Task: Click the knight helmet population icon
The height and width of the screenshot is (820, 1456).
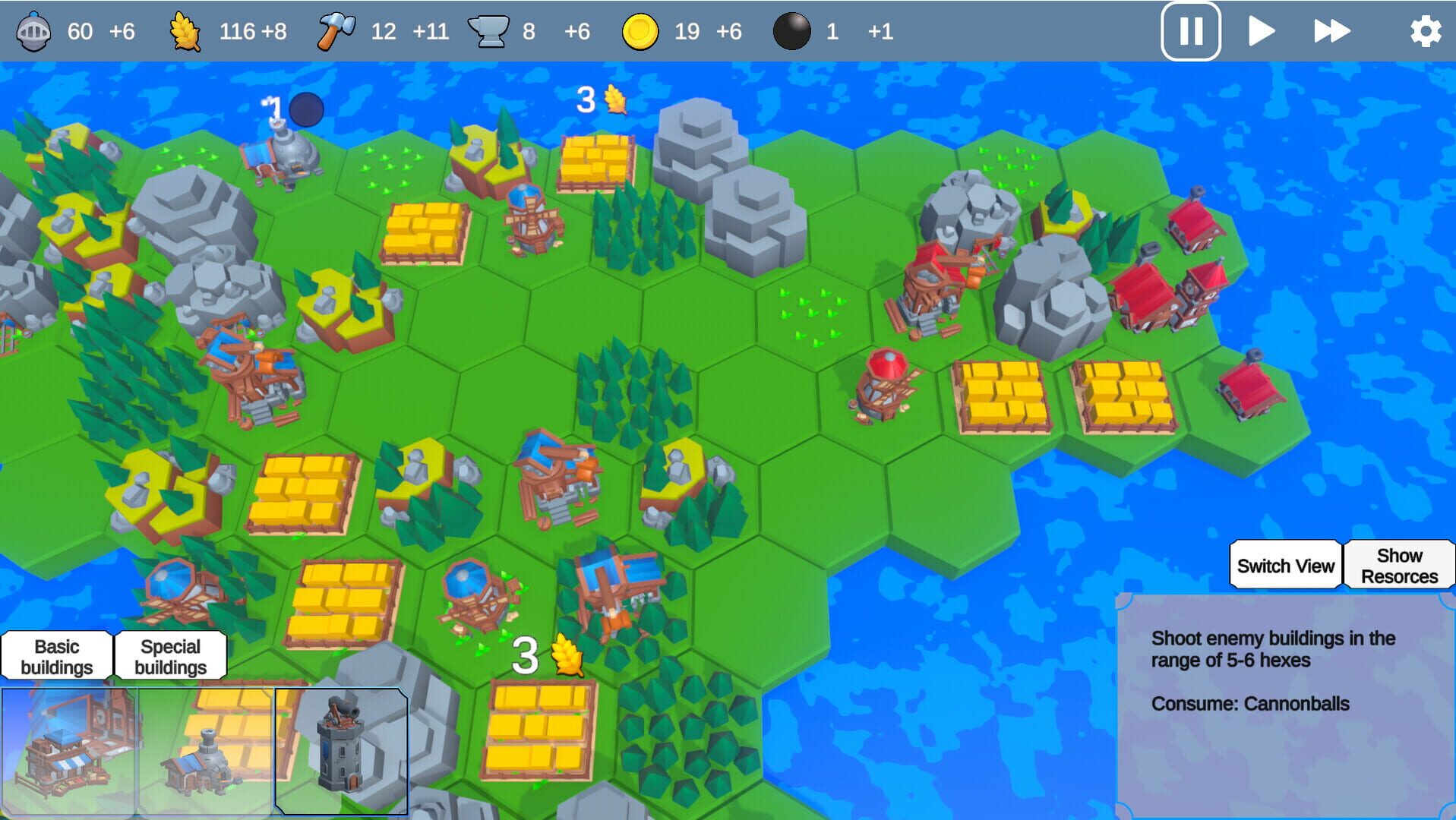Action: click(33, 32)
